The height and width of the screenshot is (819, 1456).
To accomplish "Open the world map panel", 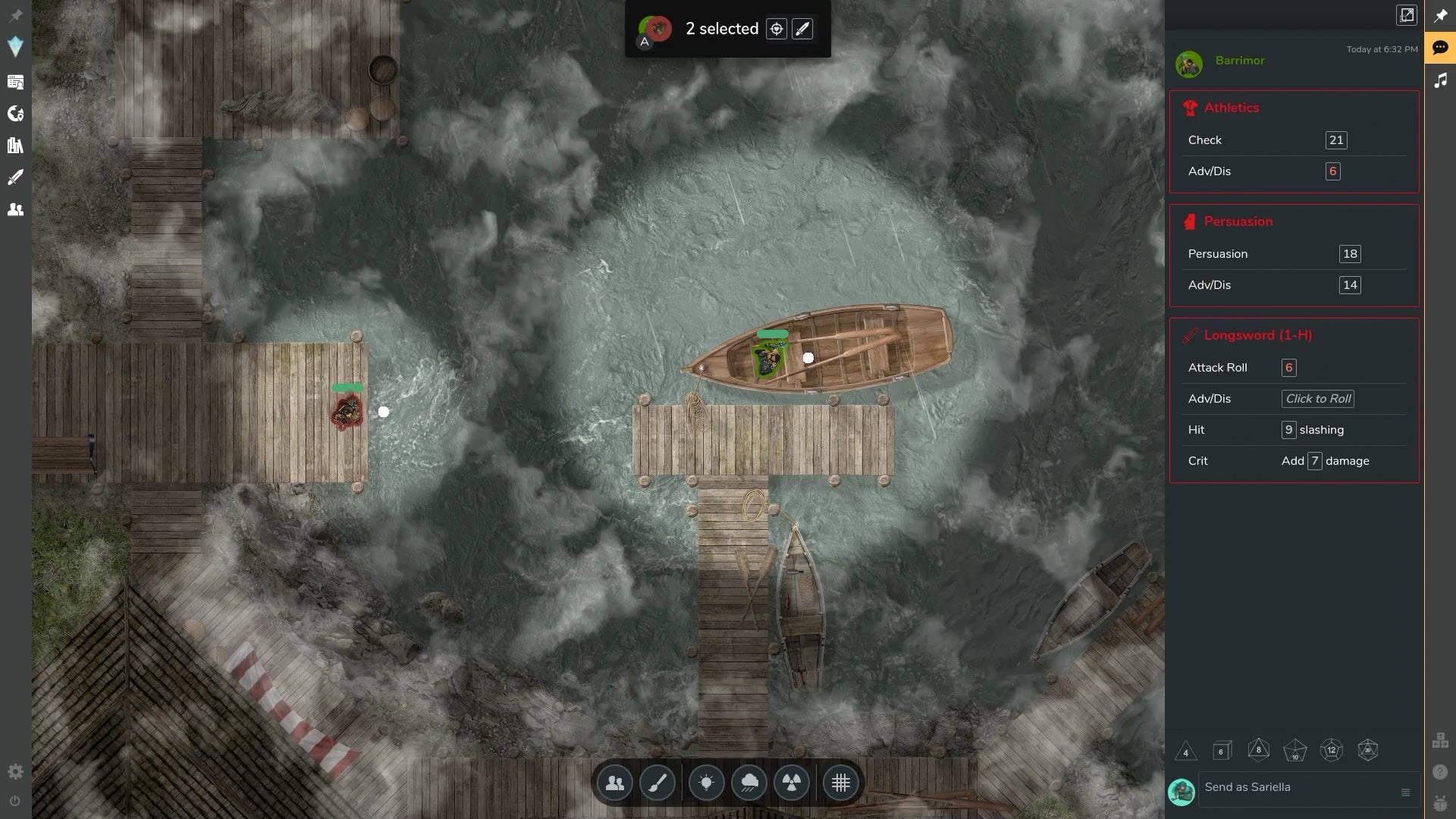I will (x=16, y=114).
